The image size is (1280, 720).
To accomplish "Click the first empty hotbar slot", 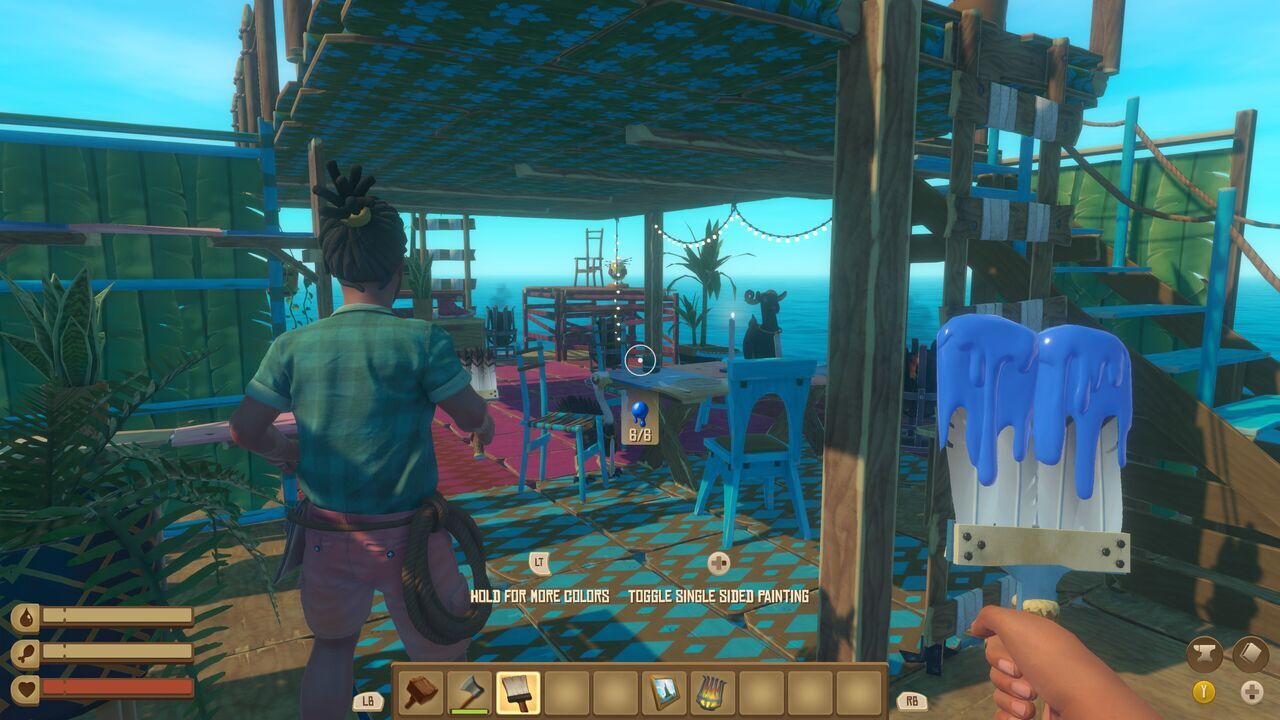I will pyautogui.click(x=568, y=690).
